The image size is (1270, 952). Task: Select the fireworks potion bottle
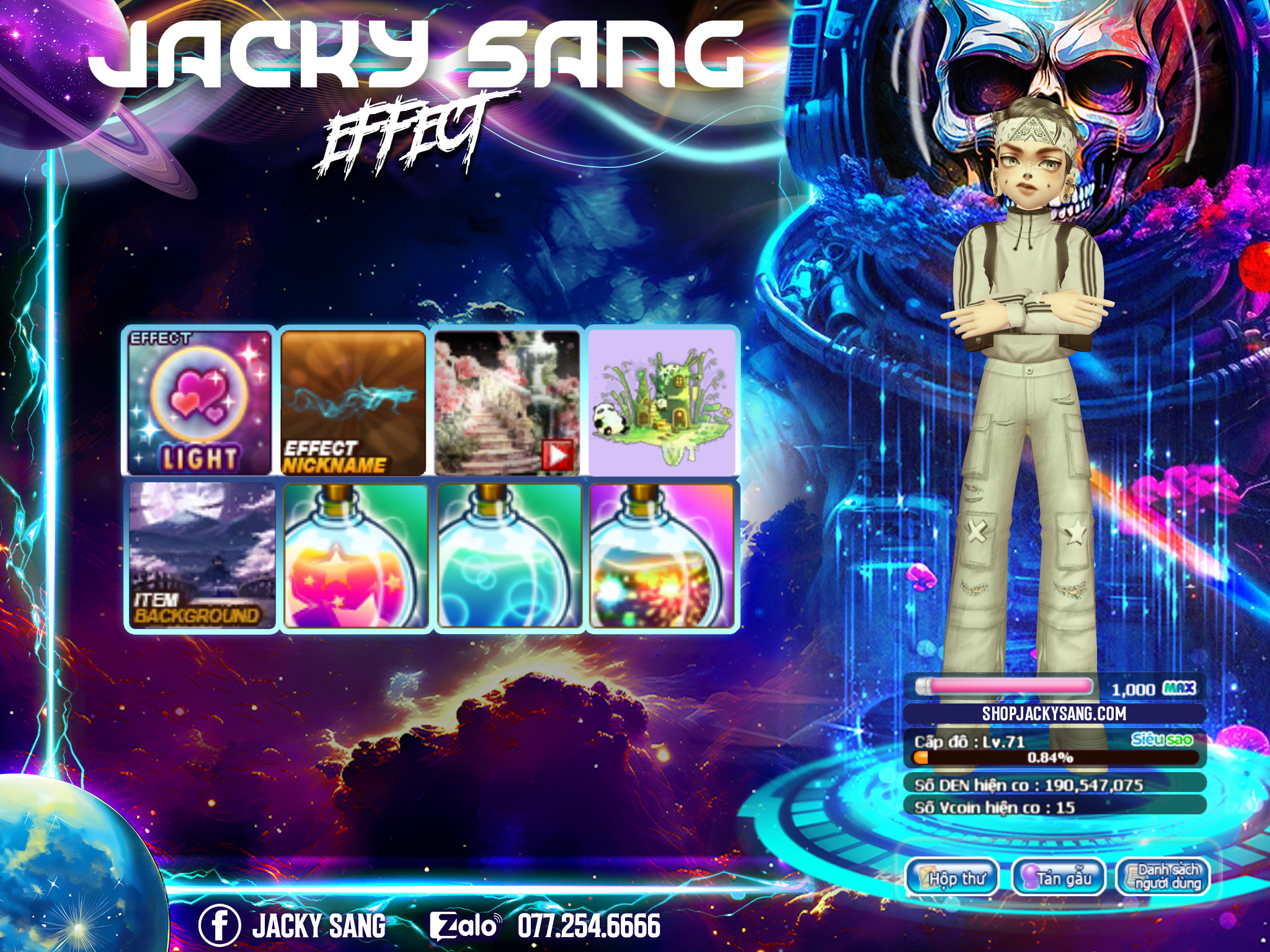pyautogui.click(x=662, y=556)
